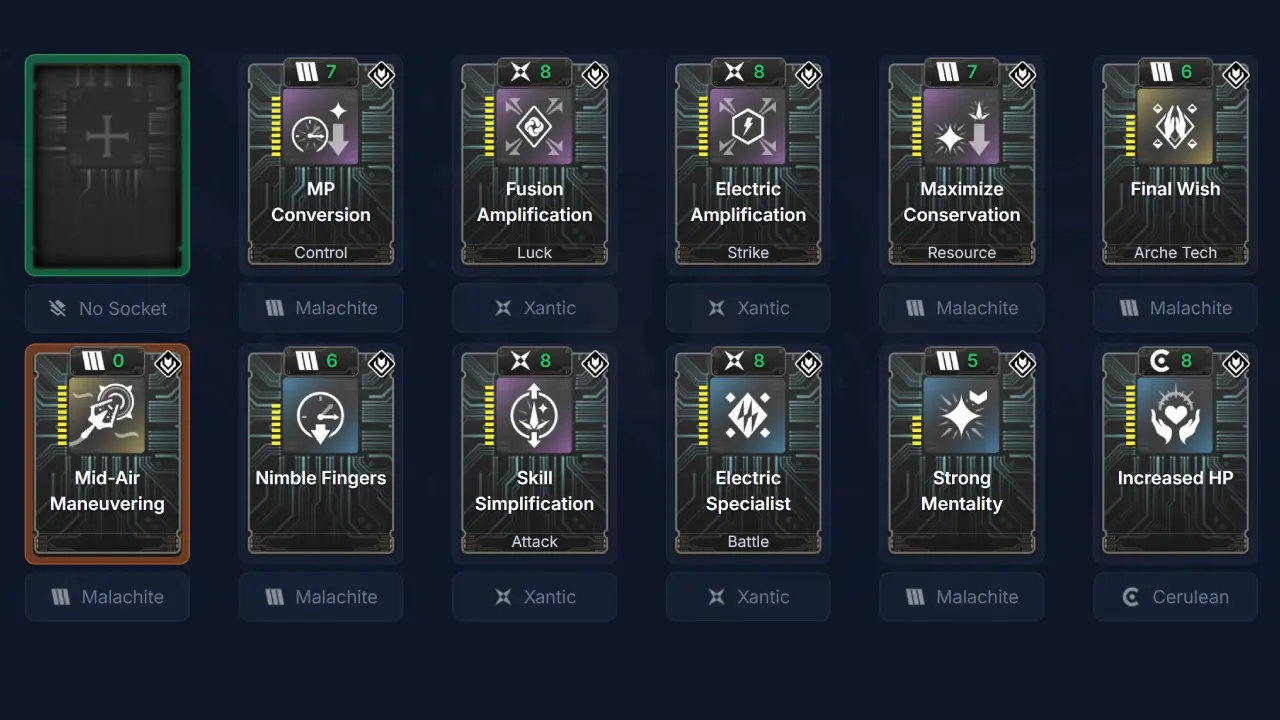Click the No Socket button
The image size is (1280, 720).
click(107, 308)
